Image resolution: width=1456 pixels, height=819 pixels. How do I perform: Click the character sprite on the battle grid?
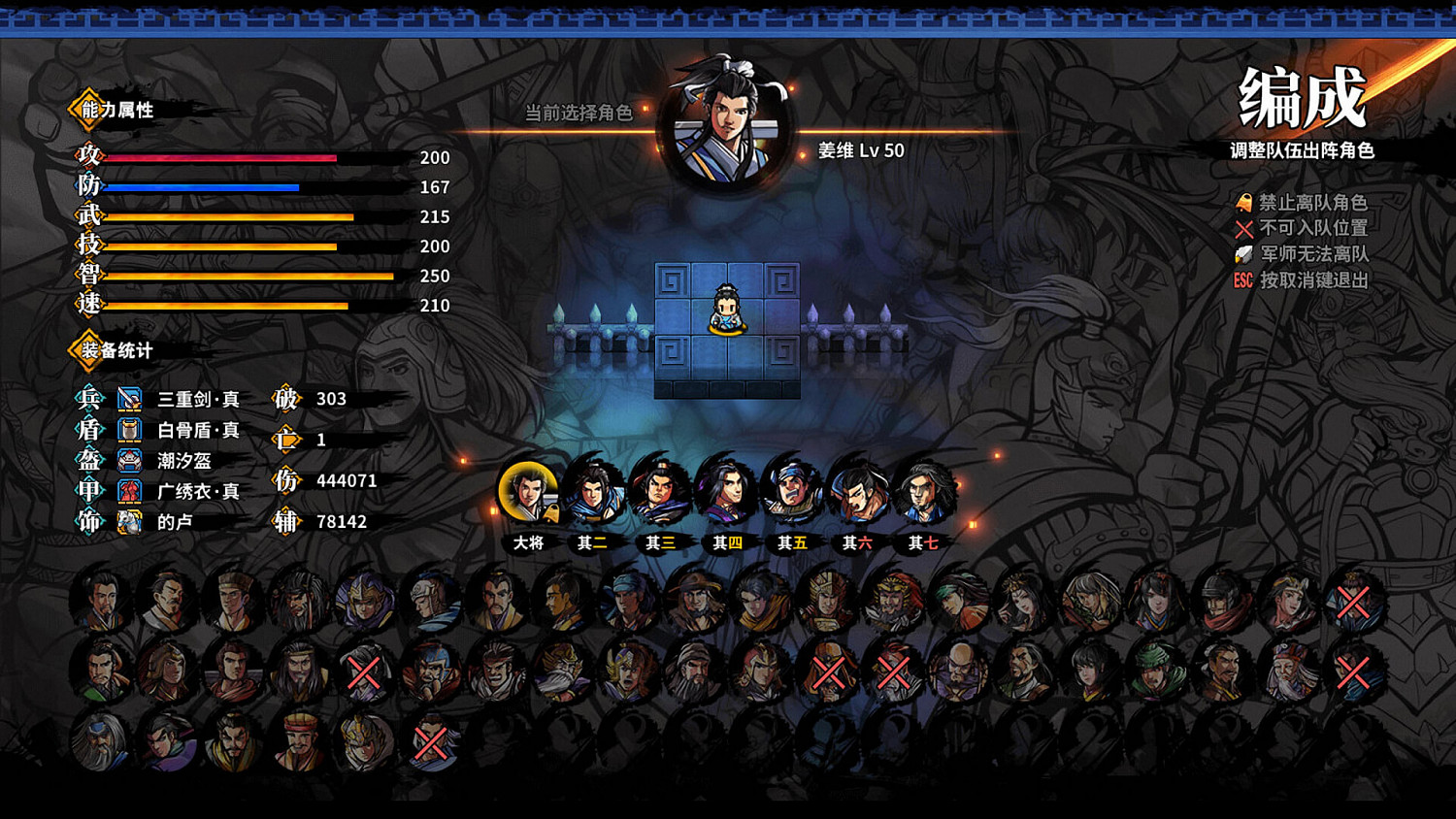726,311
